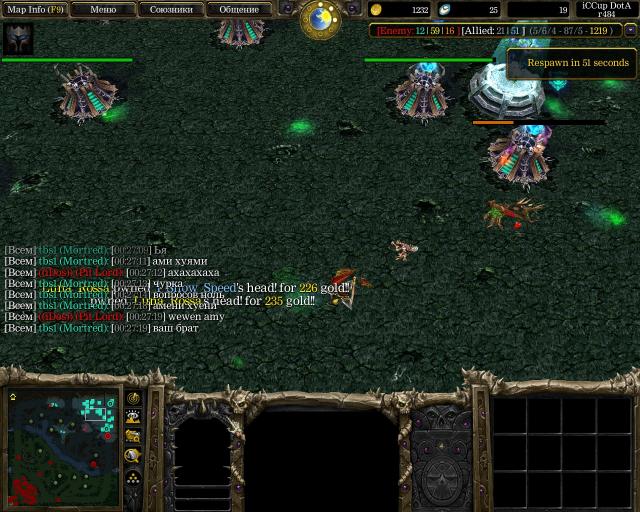Toggle minimap creep camp display button
This screenshot has height=512, width=640.
point(133,456)
